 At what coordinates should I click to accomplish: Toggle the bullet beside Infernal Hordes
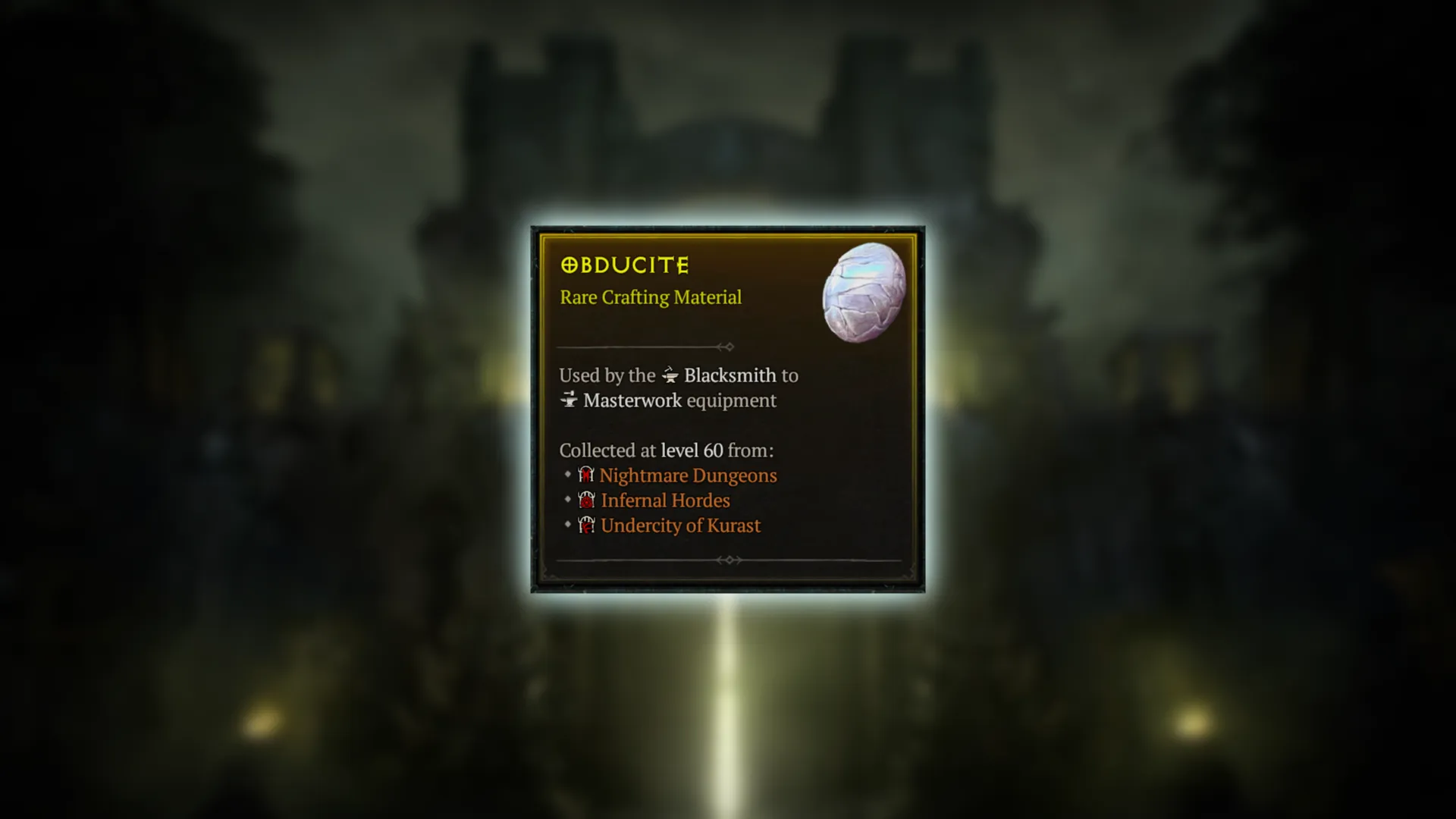click(567, 500)
